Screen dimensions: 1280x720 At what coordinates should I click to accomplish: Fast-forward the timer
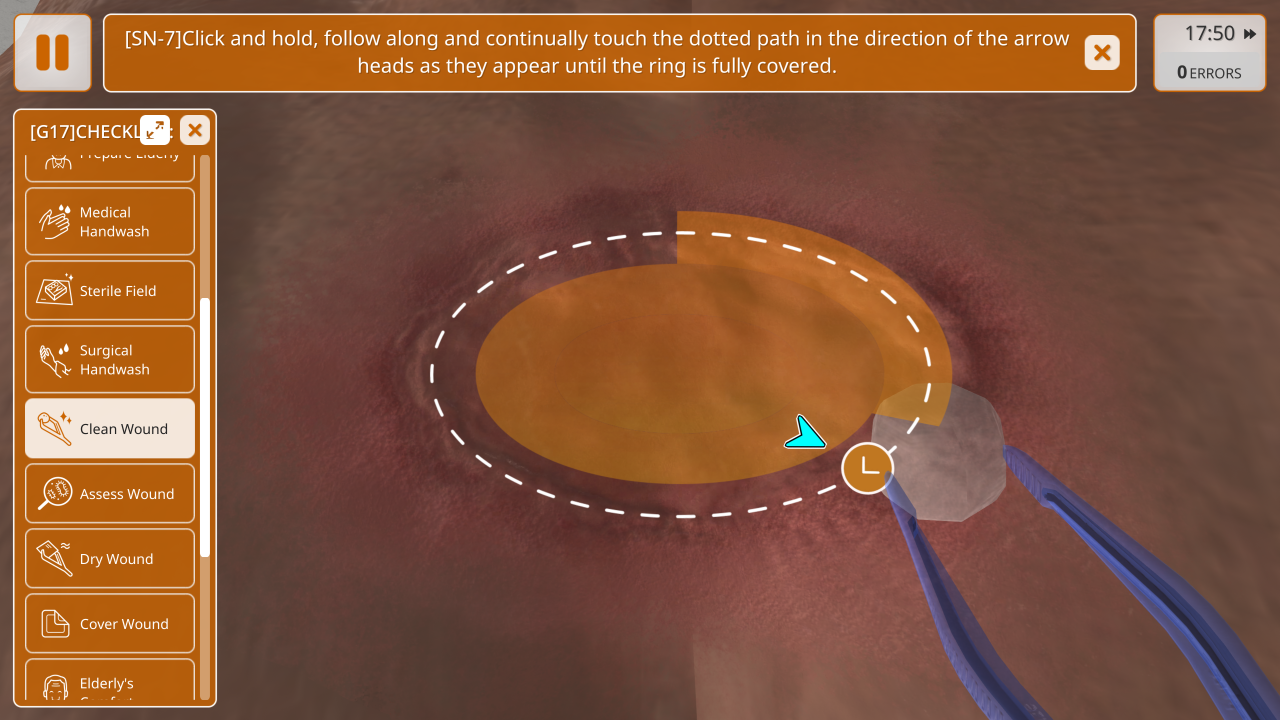click(x=1250, y=34)
